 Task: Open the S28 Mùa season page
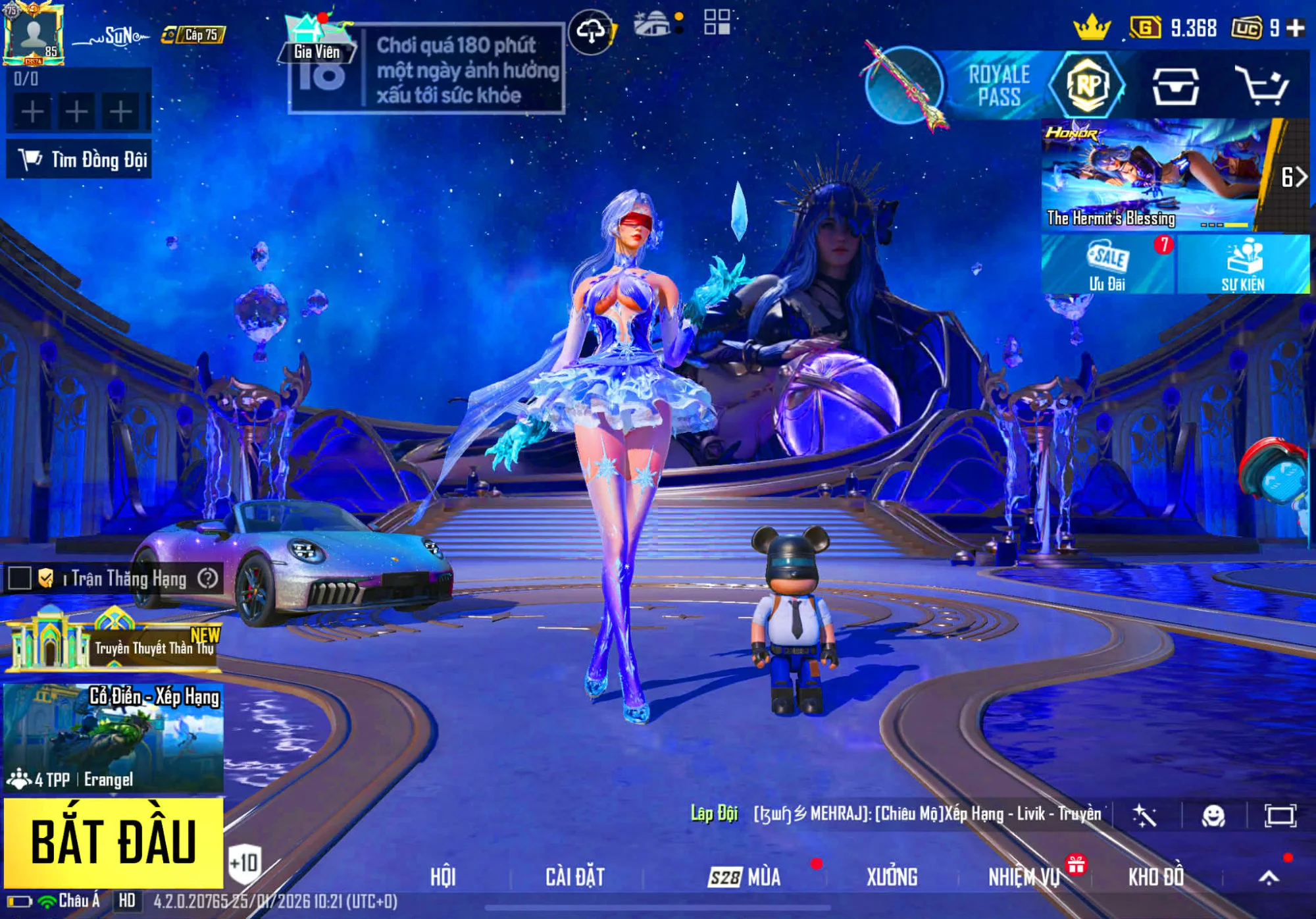pyautogui.click(x=745, y=877)
